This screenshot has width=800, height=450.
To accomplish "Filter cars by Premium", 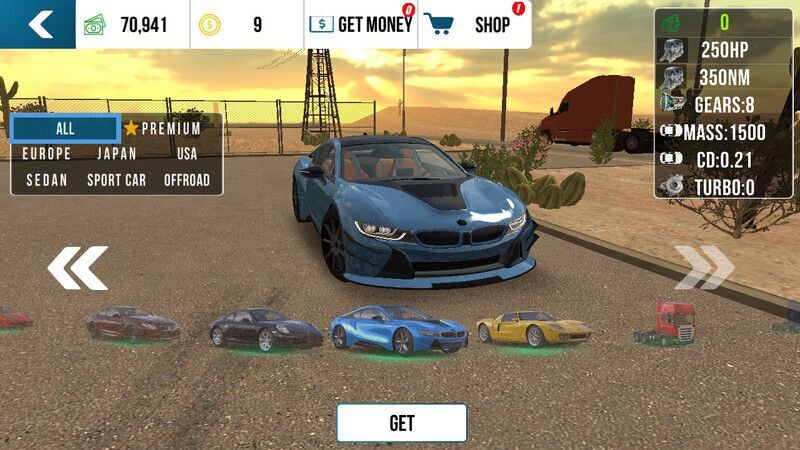I will pyautogui.click(x=163, y=129).
